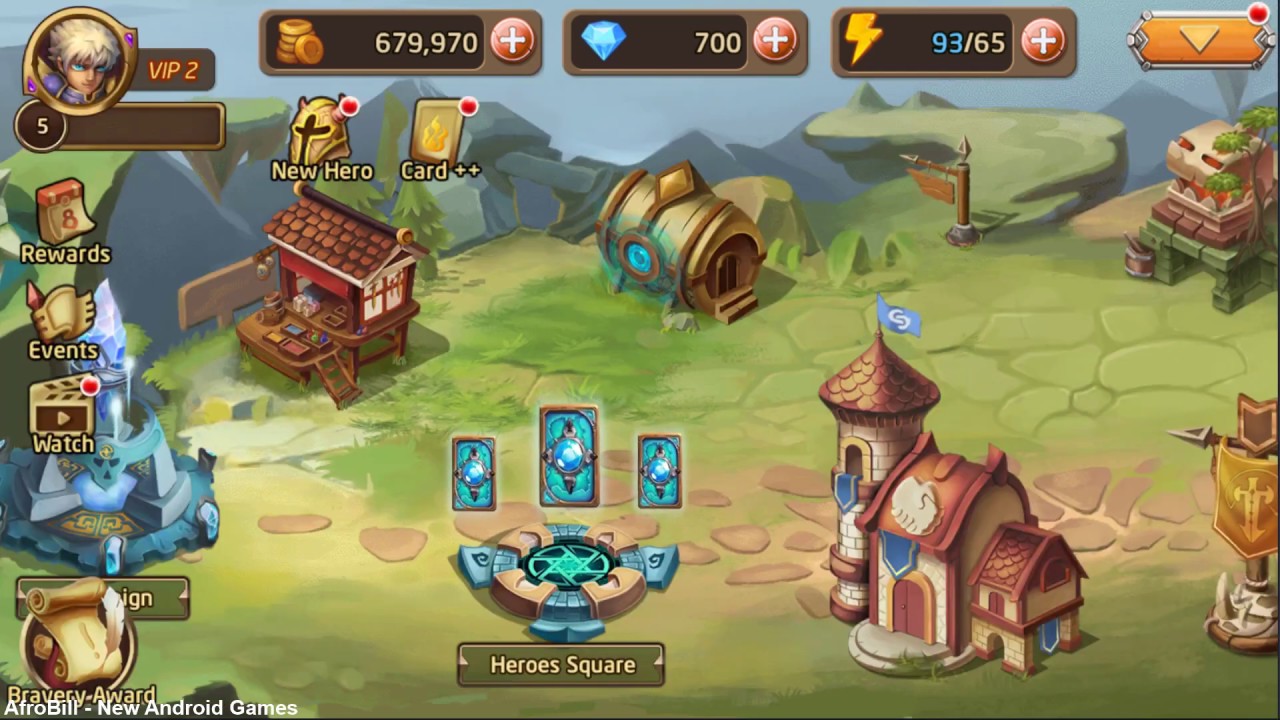Enter the Heroes Square

(561, 665)
